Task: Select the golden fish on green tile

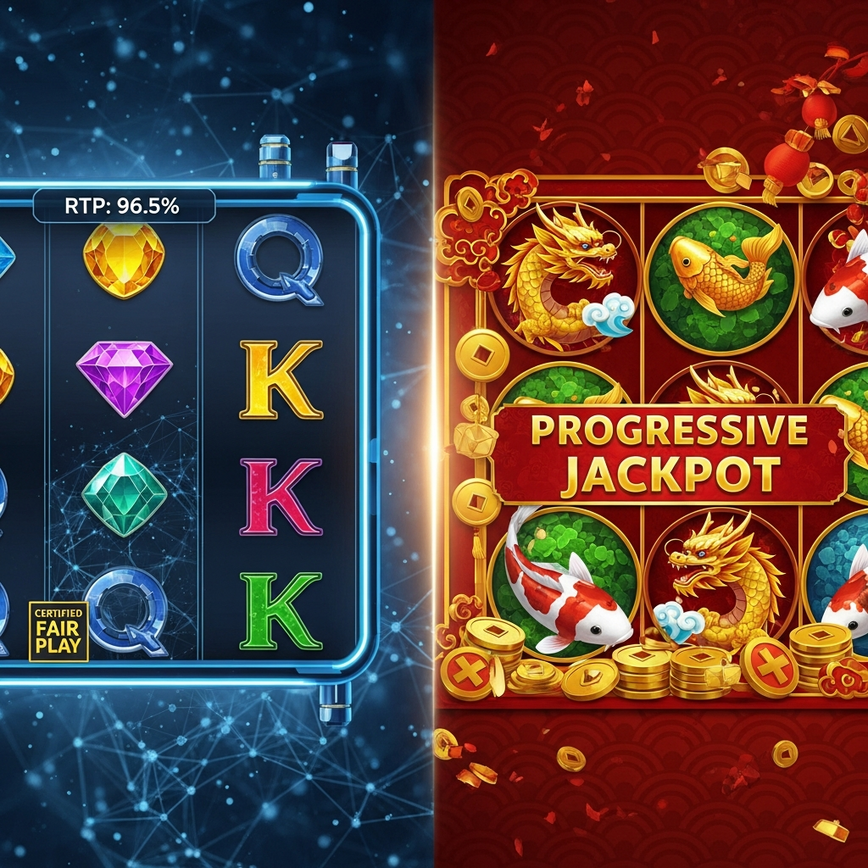Action: click(722, 268)
